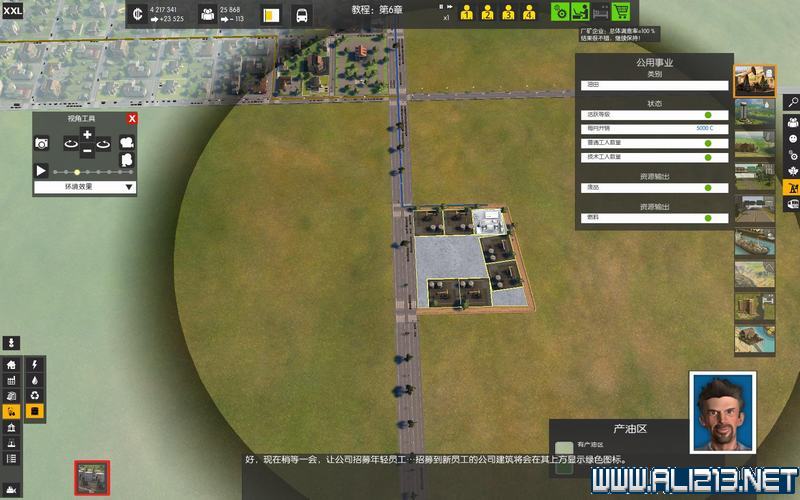This screenshot has height=500, width=800.
Task: Click the camera zoom-out minus button
Action: (87, 151)
